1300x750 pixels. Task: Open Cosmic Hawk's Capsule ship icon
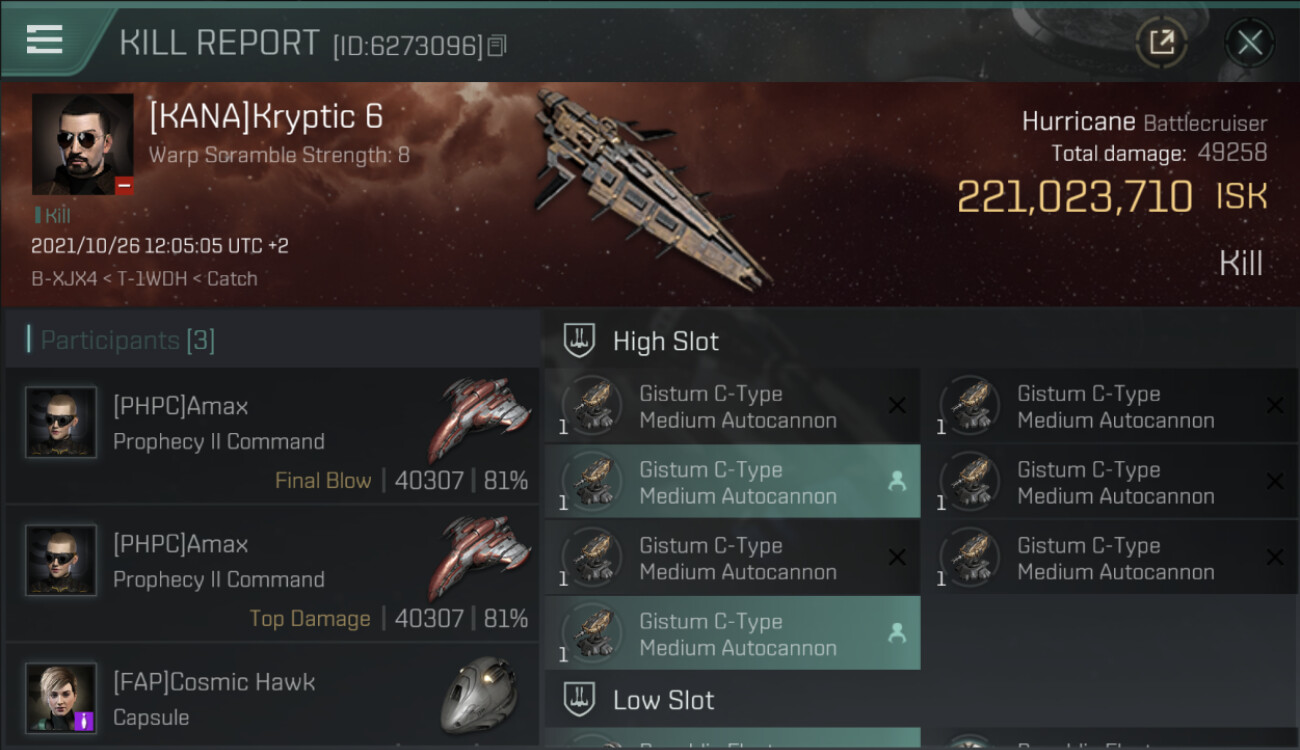(479, 695)
